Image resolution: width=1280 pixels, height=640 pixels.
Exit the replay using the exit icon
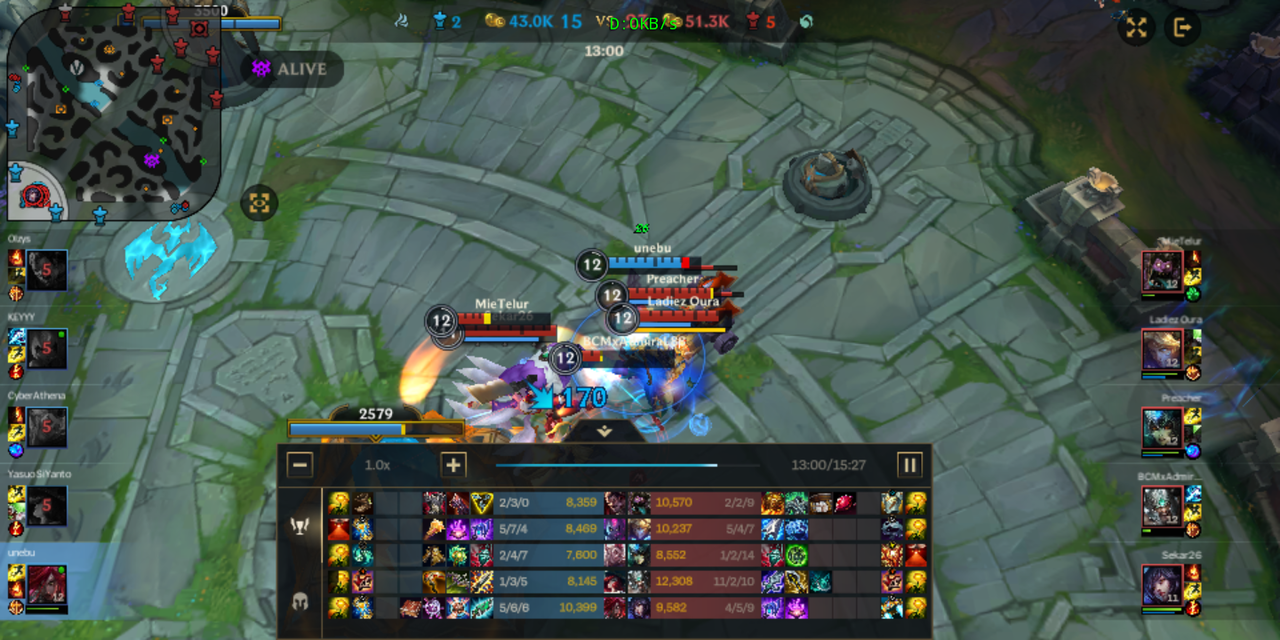tap(1181, 28)
